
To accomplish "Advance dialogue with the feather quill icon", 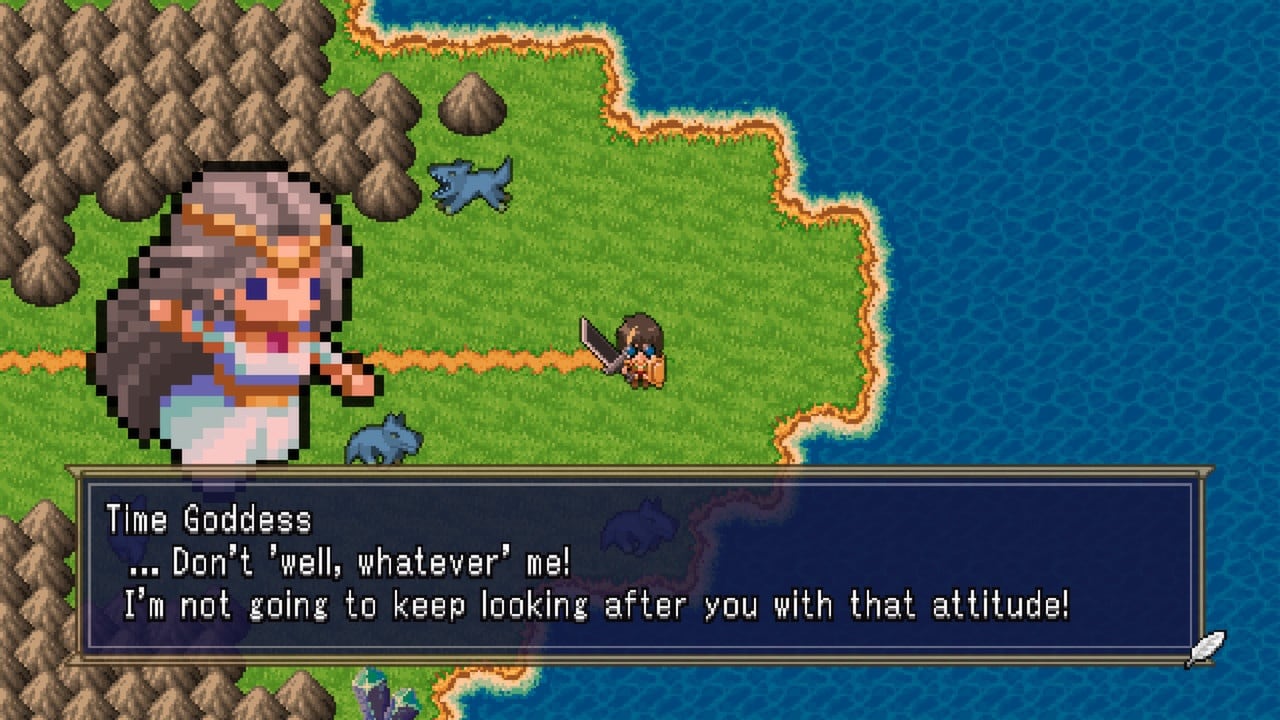I will click(1205, 649).
